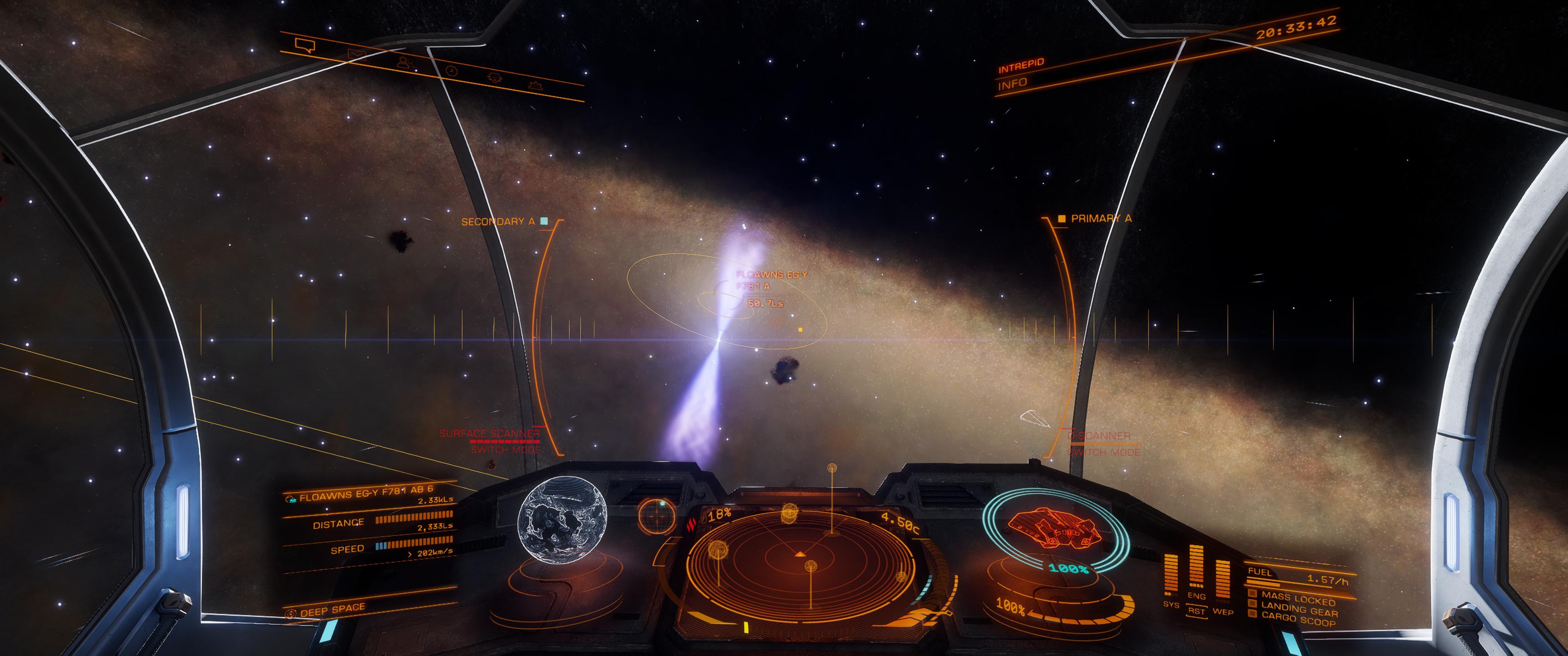
Task: Divert power to ENG
Action: [x=1196, y=596]
